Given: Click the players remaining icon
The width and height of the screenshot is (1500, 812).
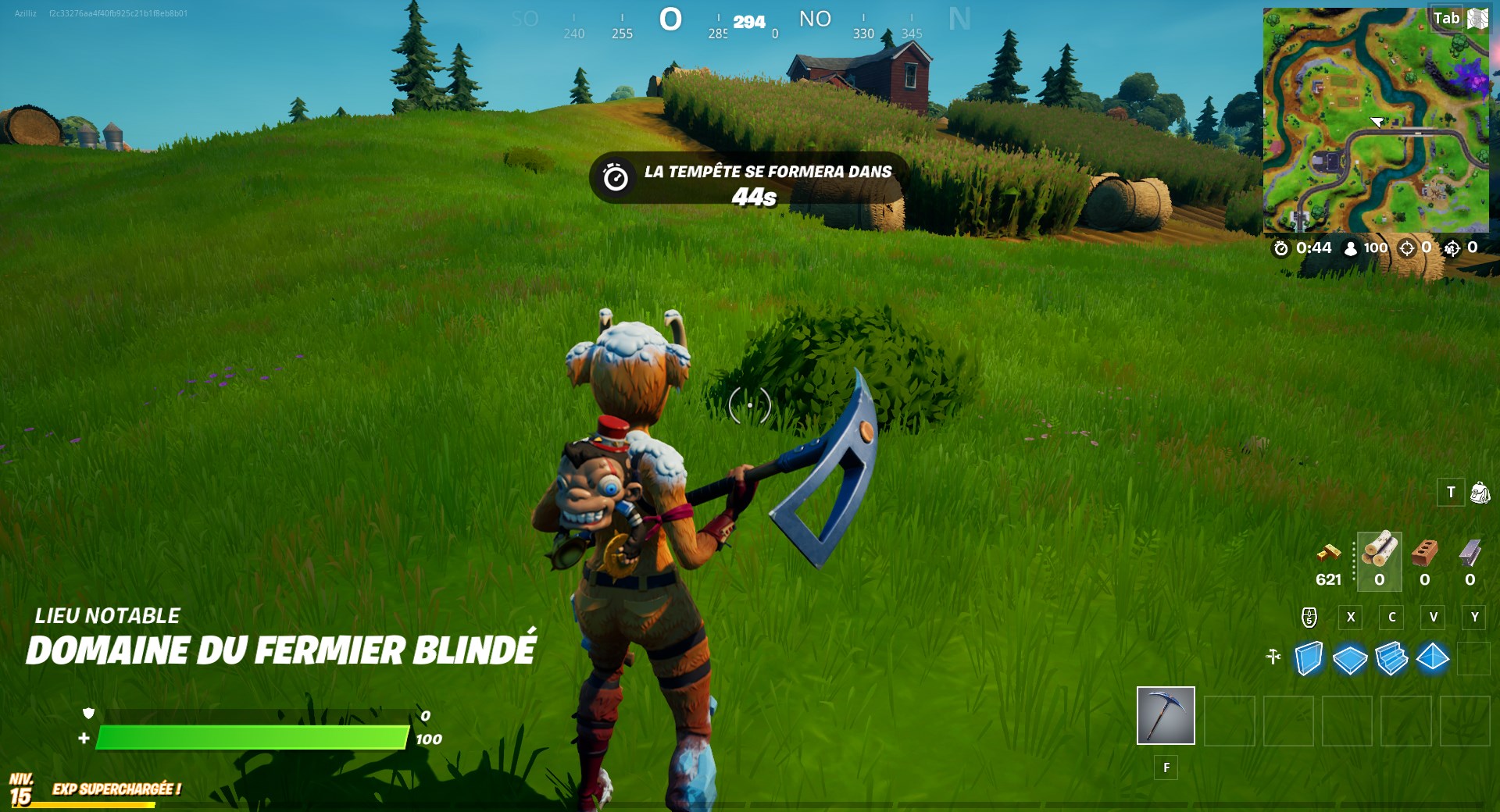Looking at the screenshot, I should tap(1350, 248).
